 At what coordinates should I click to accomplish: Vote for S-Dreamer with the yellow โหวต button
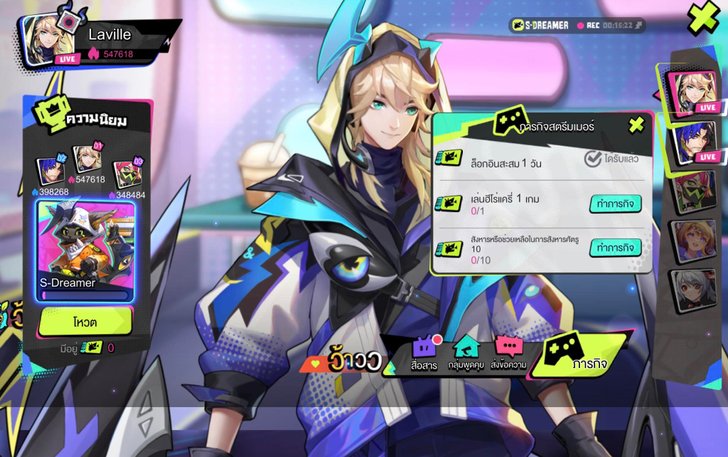(85, 322)
